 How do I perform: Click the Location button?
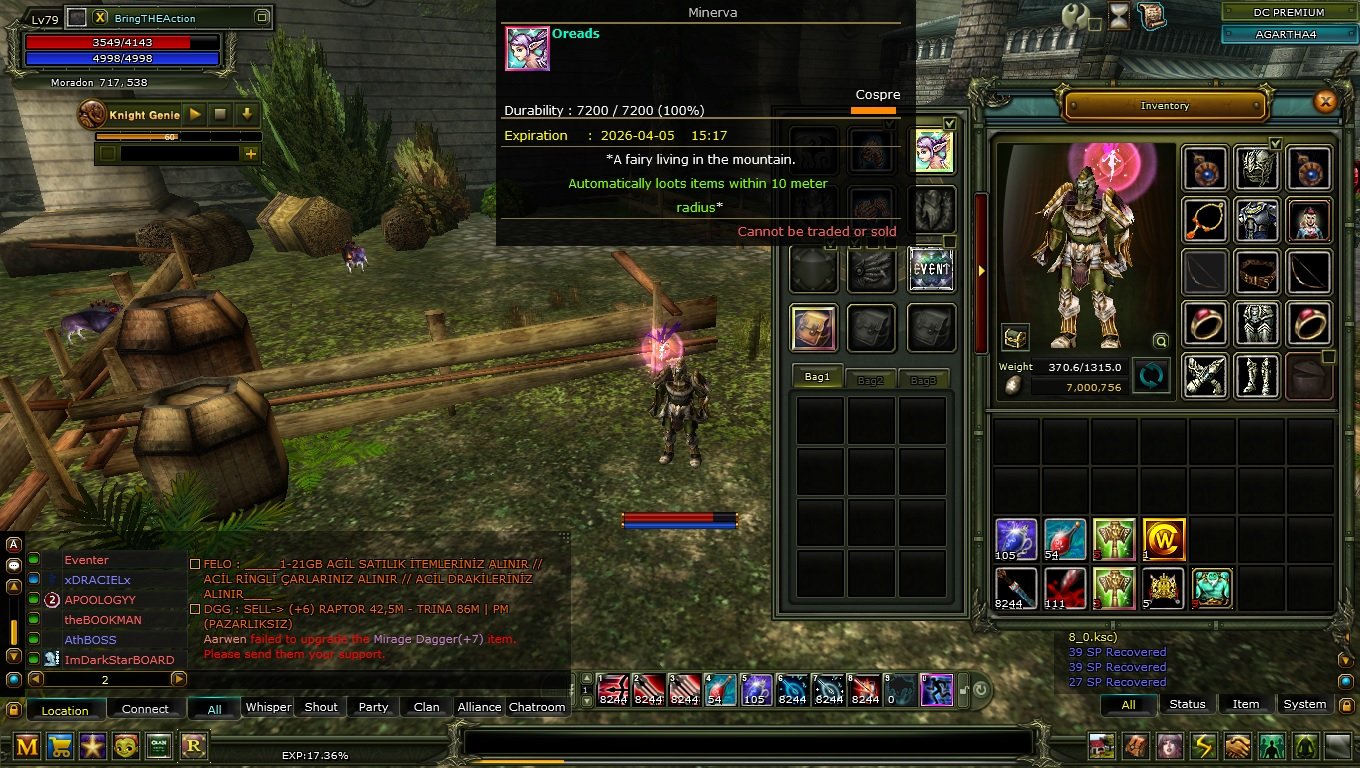click(65, 709)
